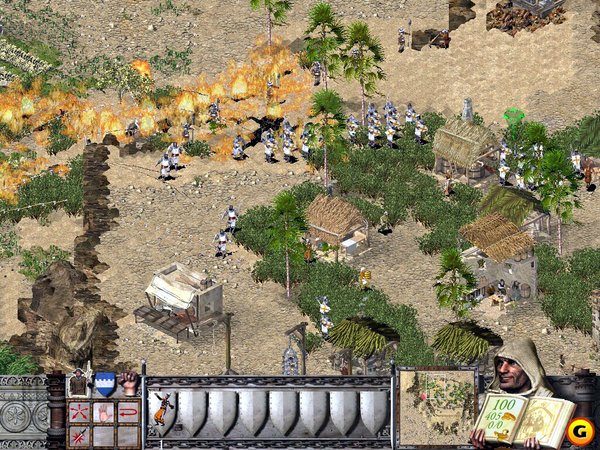Viewport: 600px width, 450px height.
Task: Choose the raised fist aggressive stance
Action: [x=128, y=383]
